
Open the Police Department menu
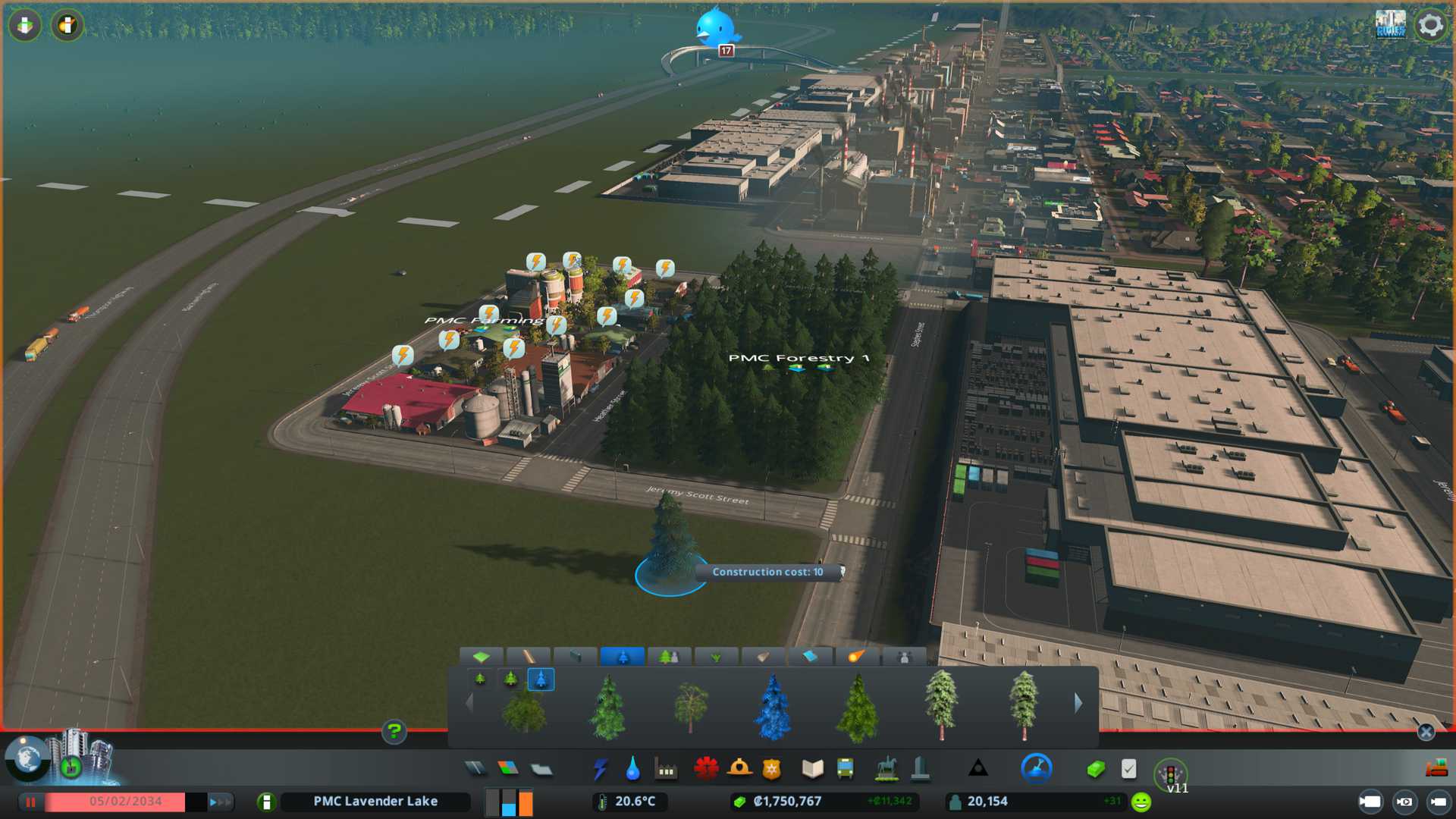[x=771, y=770]
